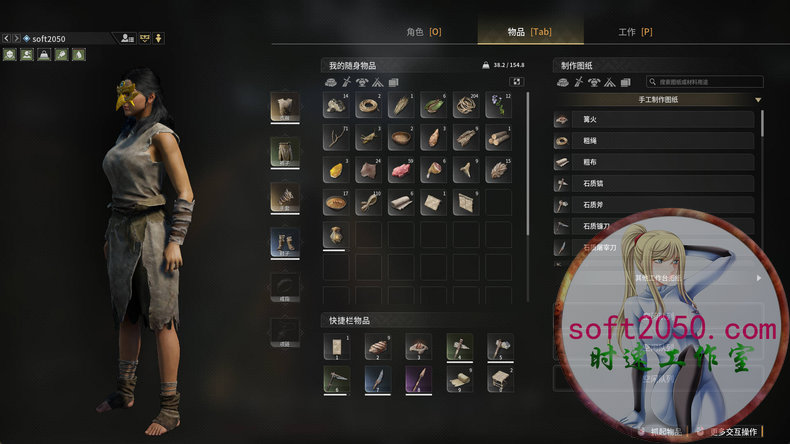The height and width of the screenshot is (444, 790).
Task: Choose the 粗绳 rope crafting recipe
Action: tap(654, 141)
